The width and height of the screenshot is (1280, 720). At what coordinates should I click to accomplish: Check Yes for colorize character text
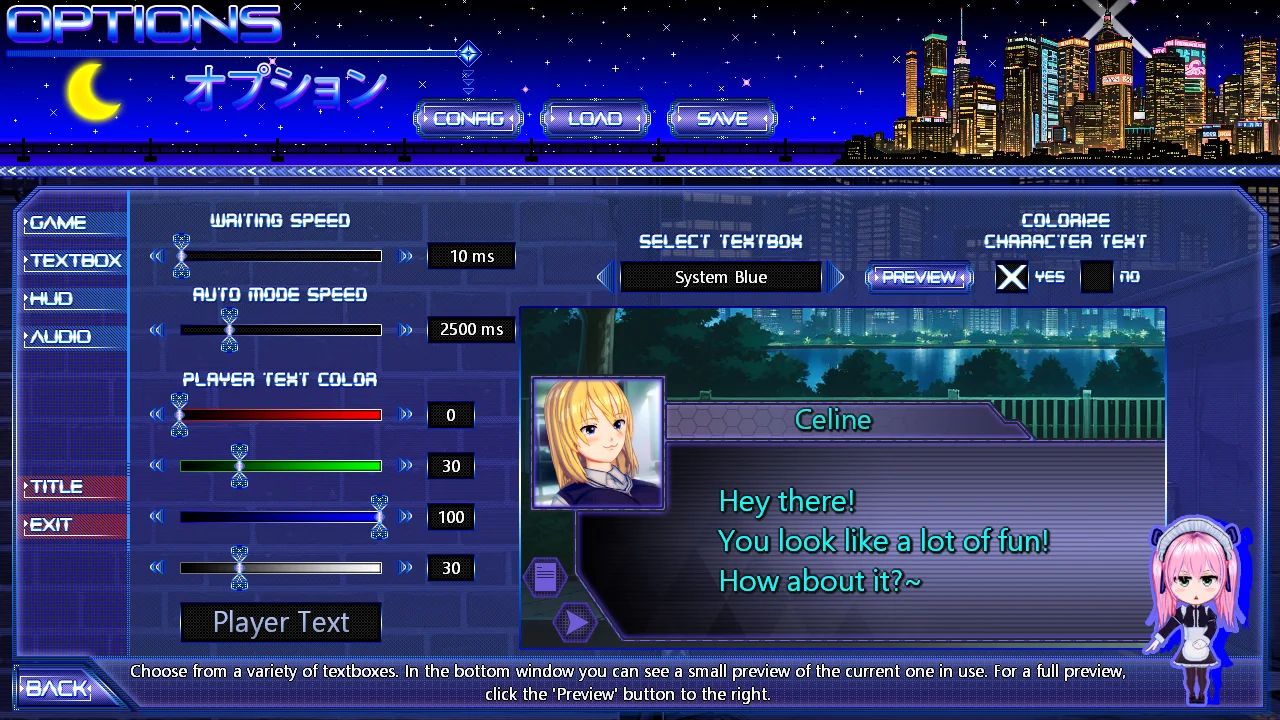click(x=1011, y=277)
